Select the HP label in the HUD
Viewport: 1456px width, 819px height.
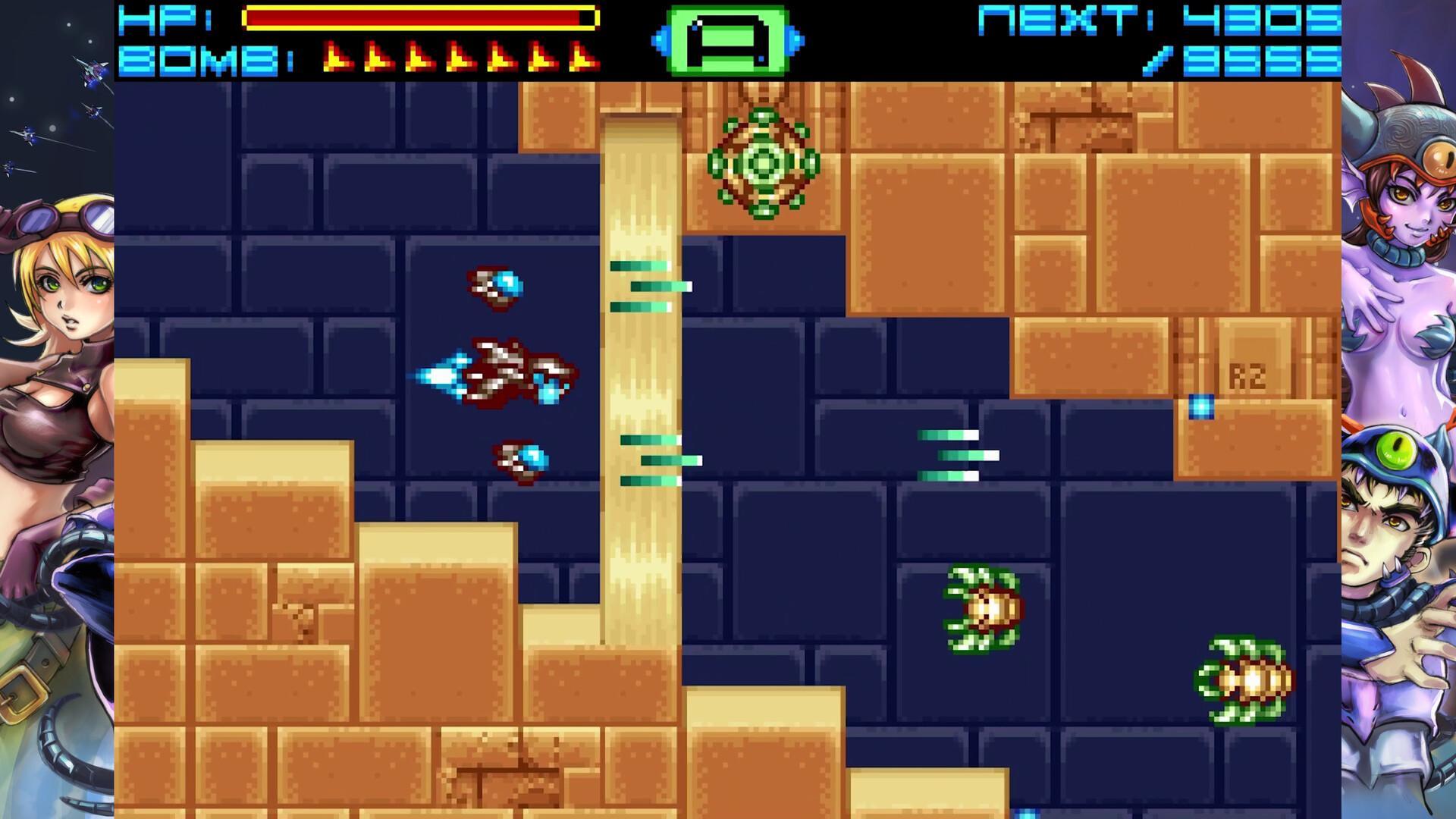click(x=162, y=19)
